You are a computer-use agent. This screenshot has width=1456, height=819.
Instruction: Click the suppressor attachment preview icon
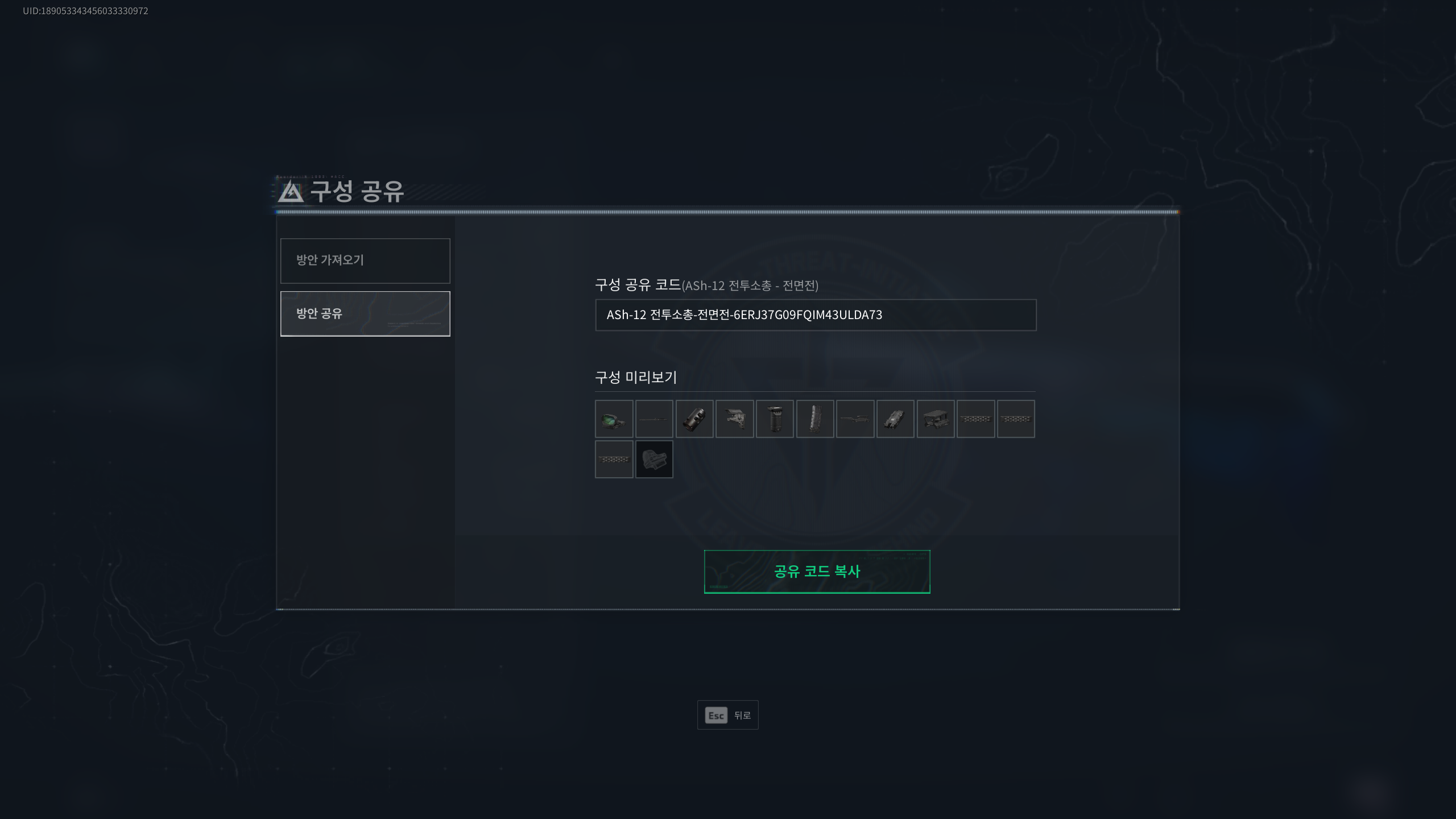point(694,419)
